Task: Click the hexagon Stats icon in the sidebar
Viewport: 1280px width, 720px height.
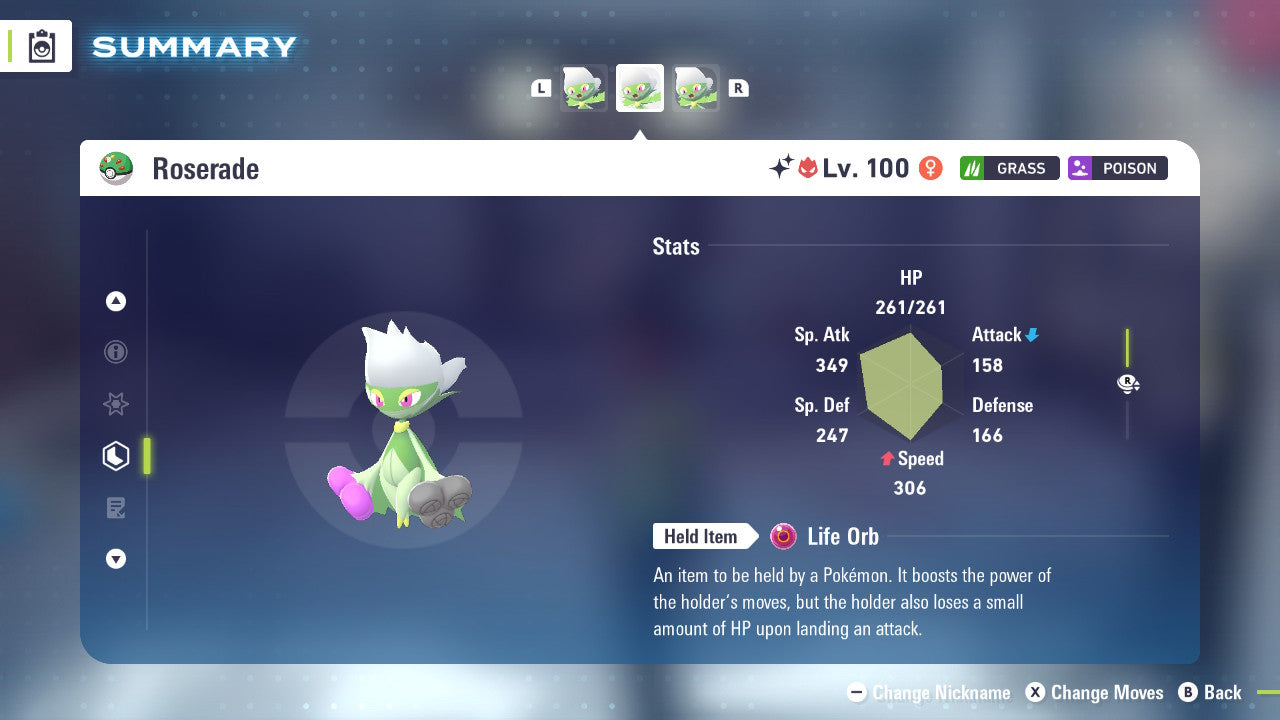Action: (116, 456)
